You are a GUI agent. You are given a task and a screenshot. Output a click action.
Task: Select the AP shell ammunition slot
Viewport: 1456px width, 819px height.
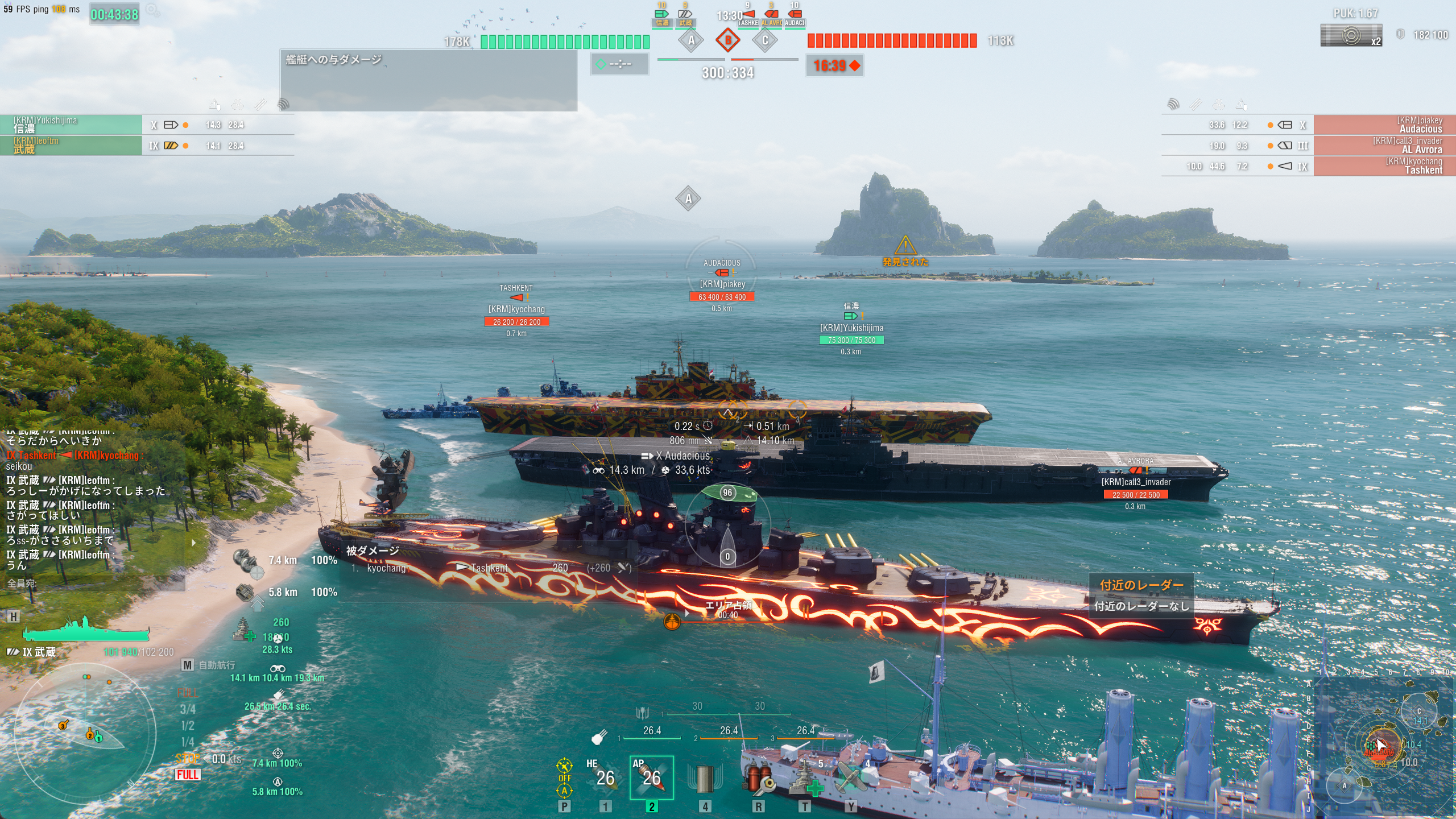(x=652, y=777)
